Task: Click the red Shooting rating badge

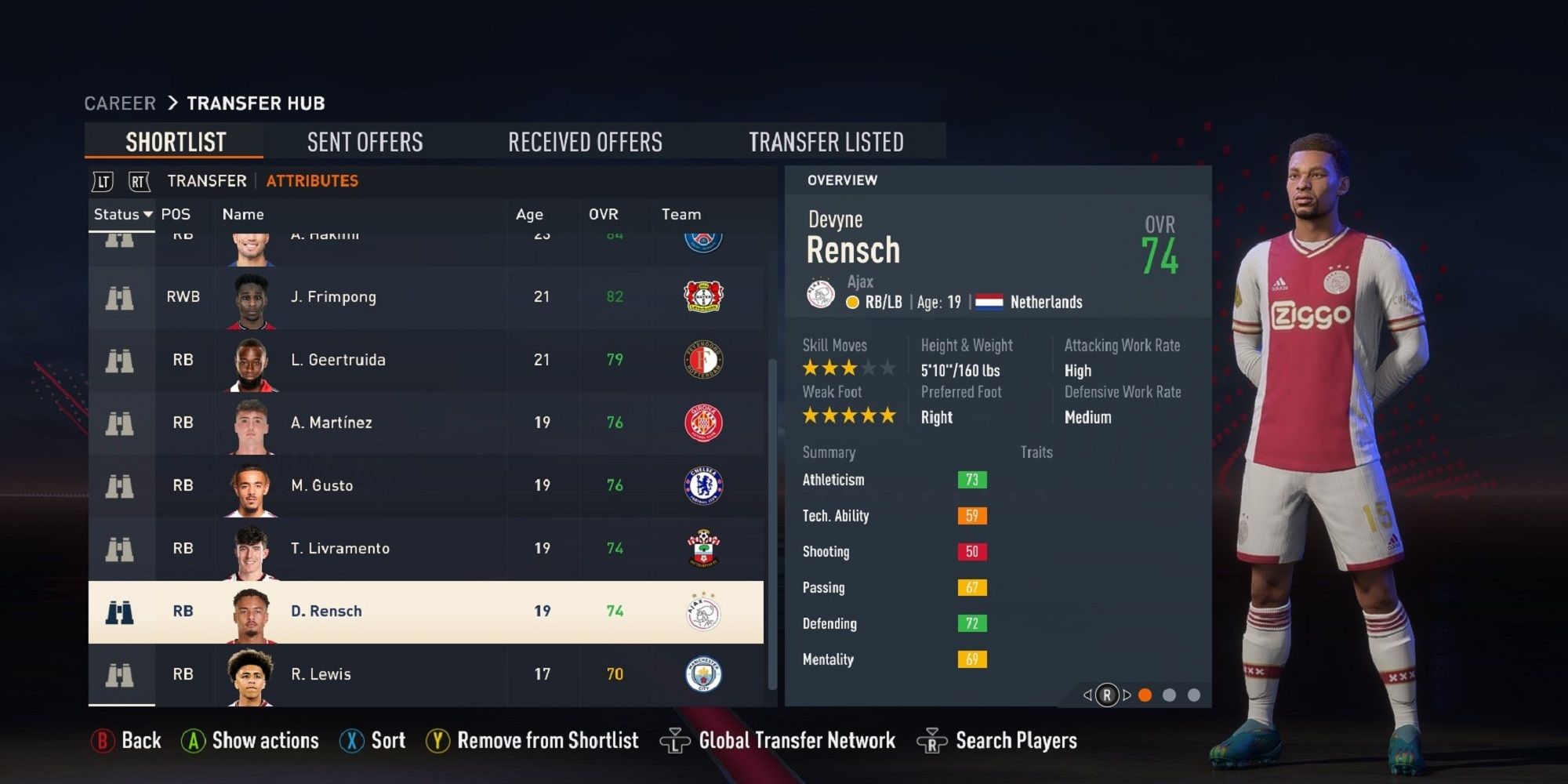Action: pyautogui.click(x=972, y=551)
